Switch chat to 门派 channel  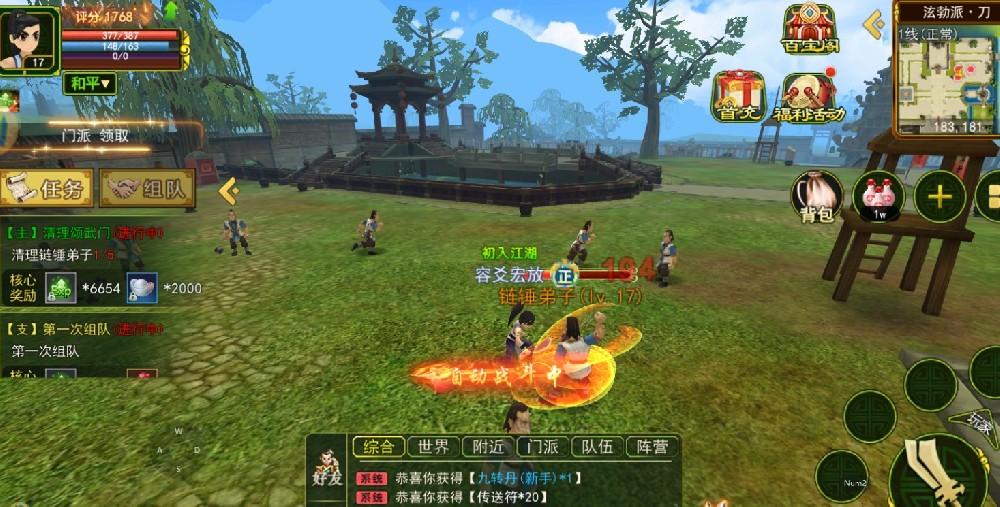click(x=543, y=447)
